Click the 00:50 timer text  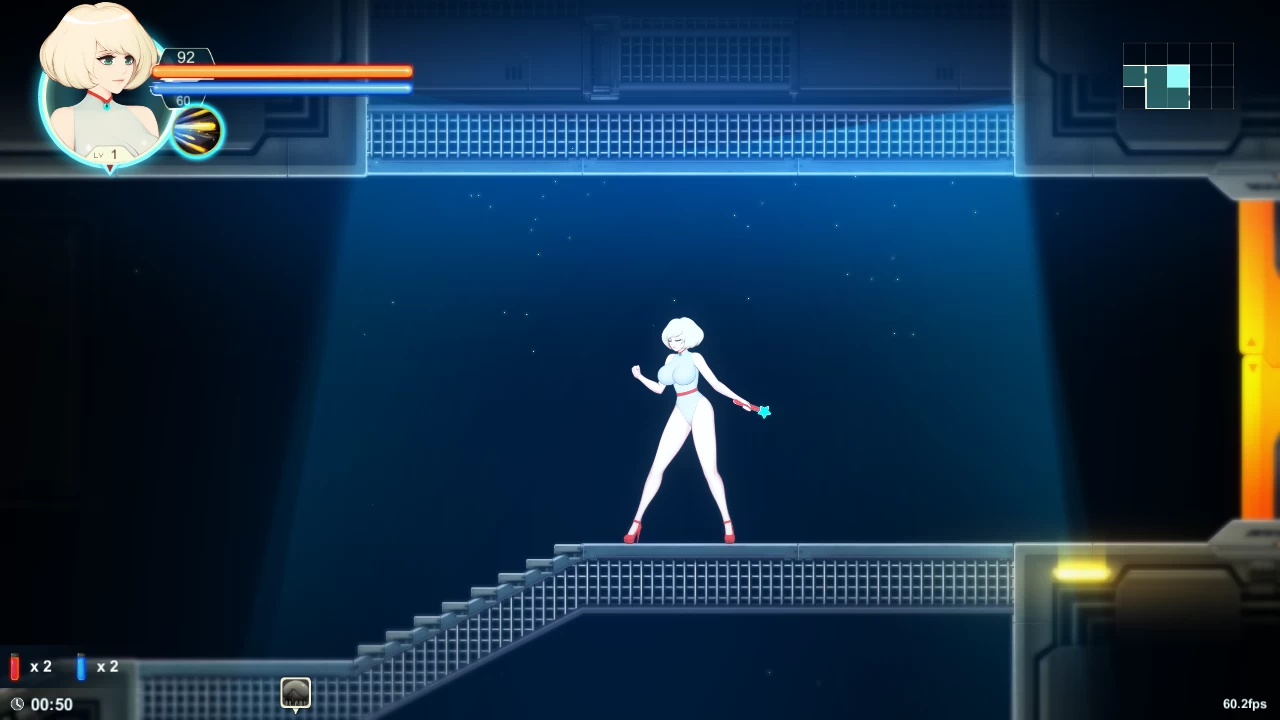tap(52, 704)
